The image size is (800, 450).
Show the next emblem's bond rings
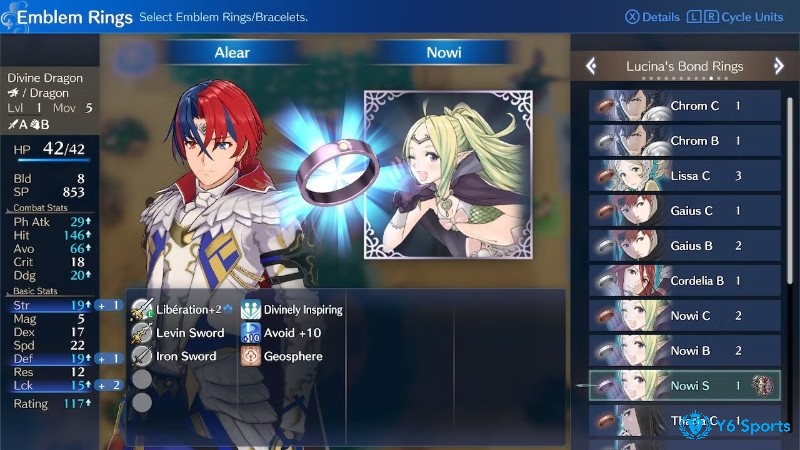[779, 66]
